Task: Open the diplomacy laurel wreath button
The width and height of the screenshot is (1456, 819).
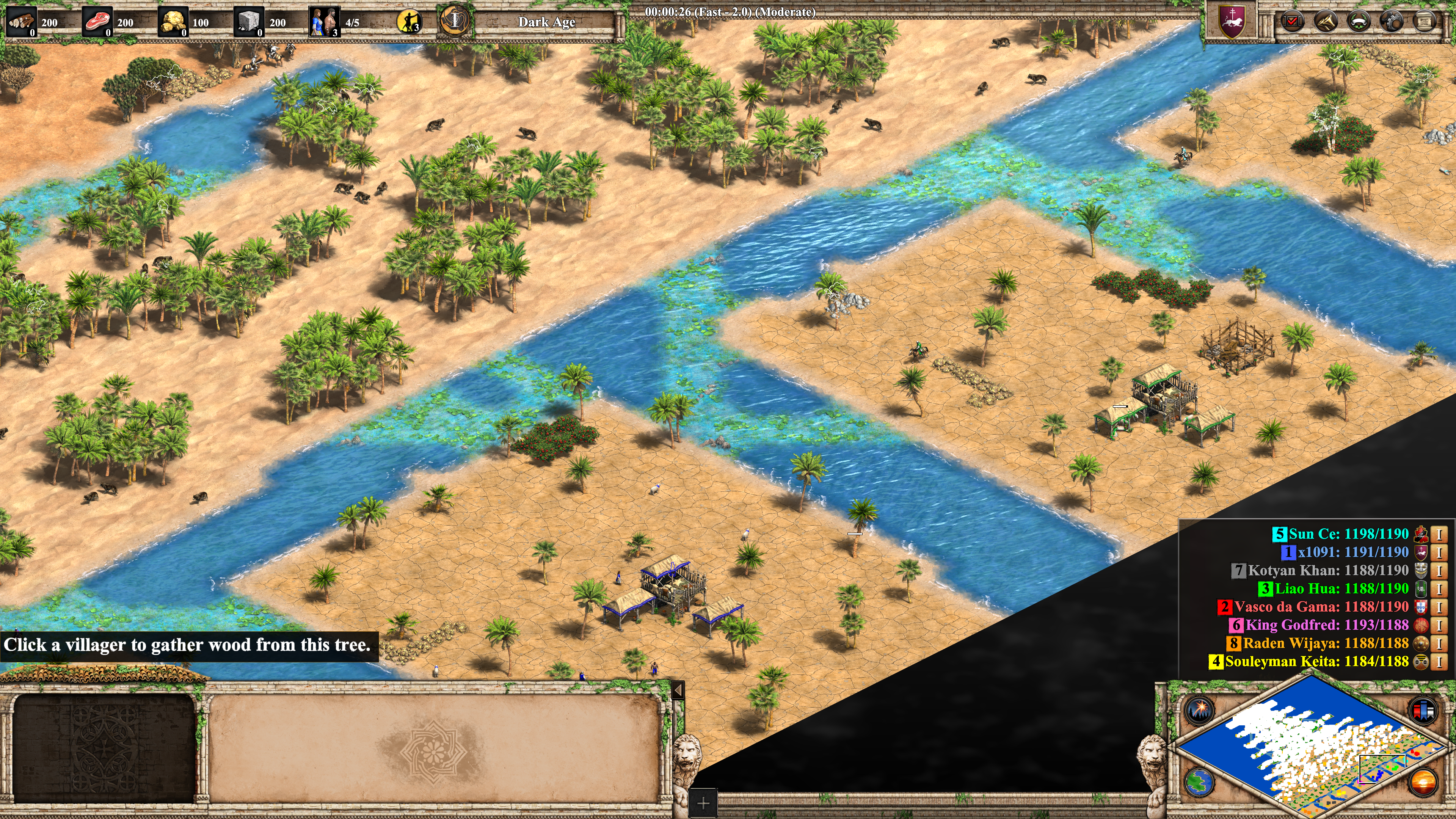Action: point(1358,22)
